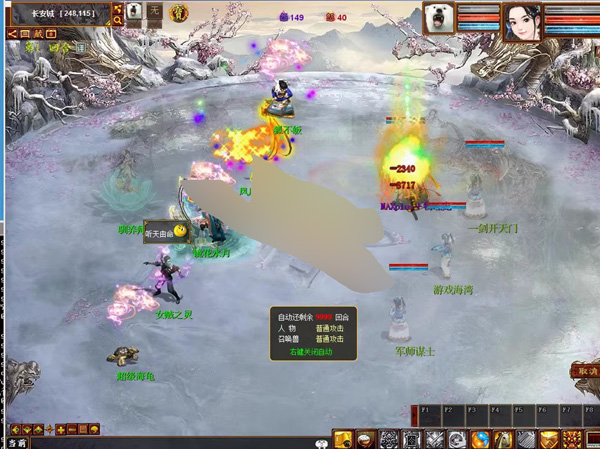
Task: Click the rice bowl icon in the bottom bar
Action: 366,439
